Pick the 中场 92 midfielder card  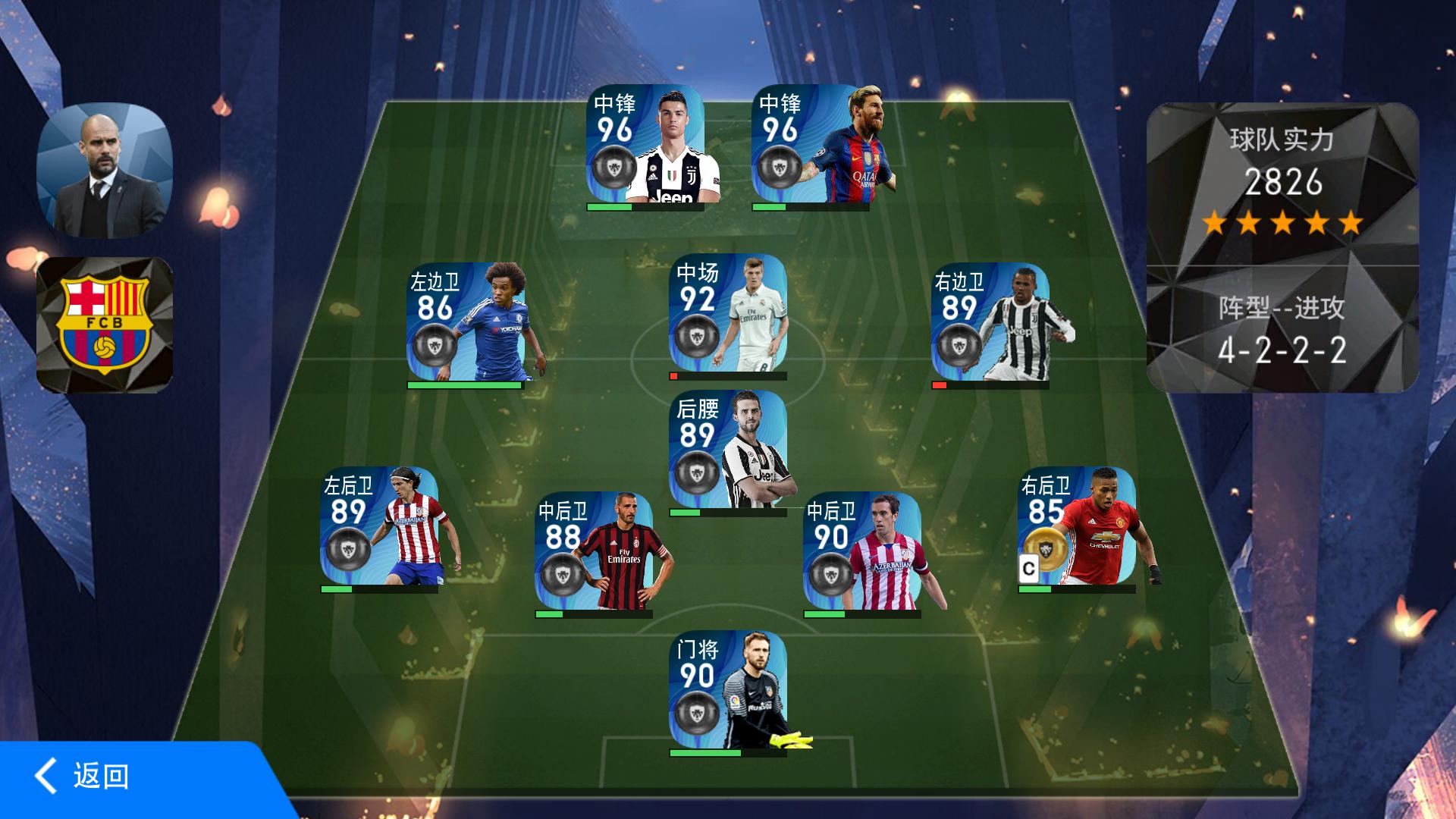point(727,314)
